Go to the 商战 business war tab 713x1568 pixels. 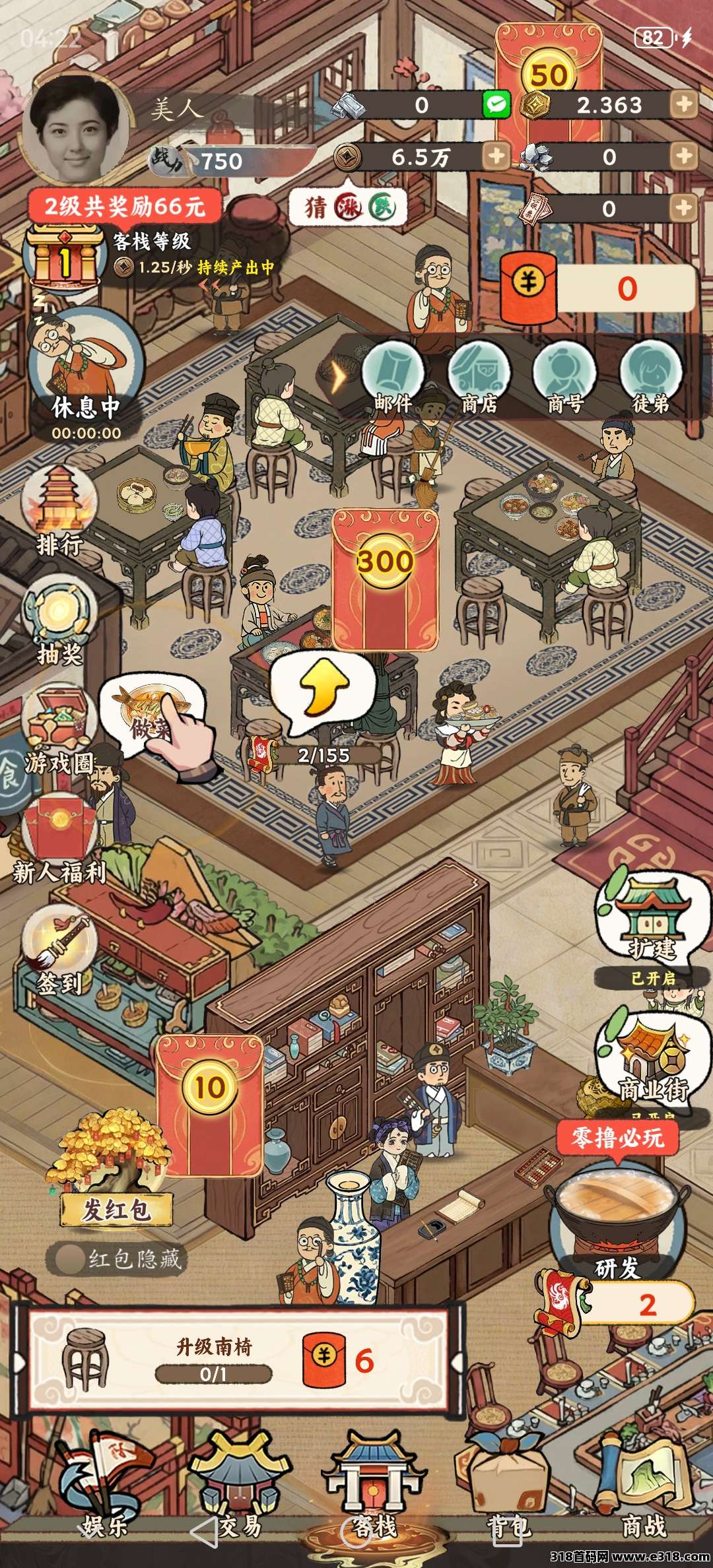[x=643, y=1488]
